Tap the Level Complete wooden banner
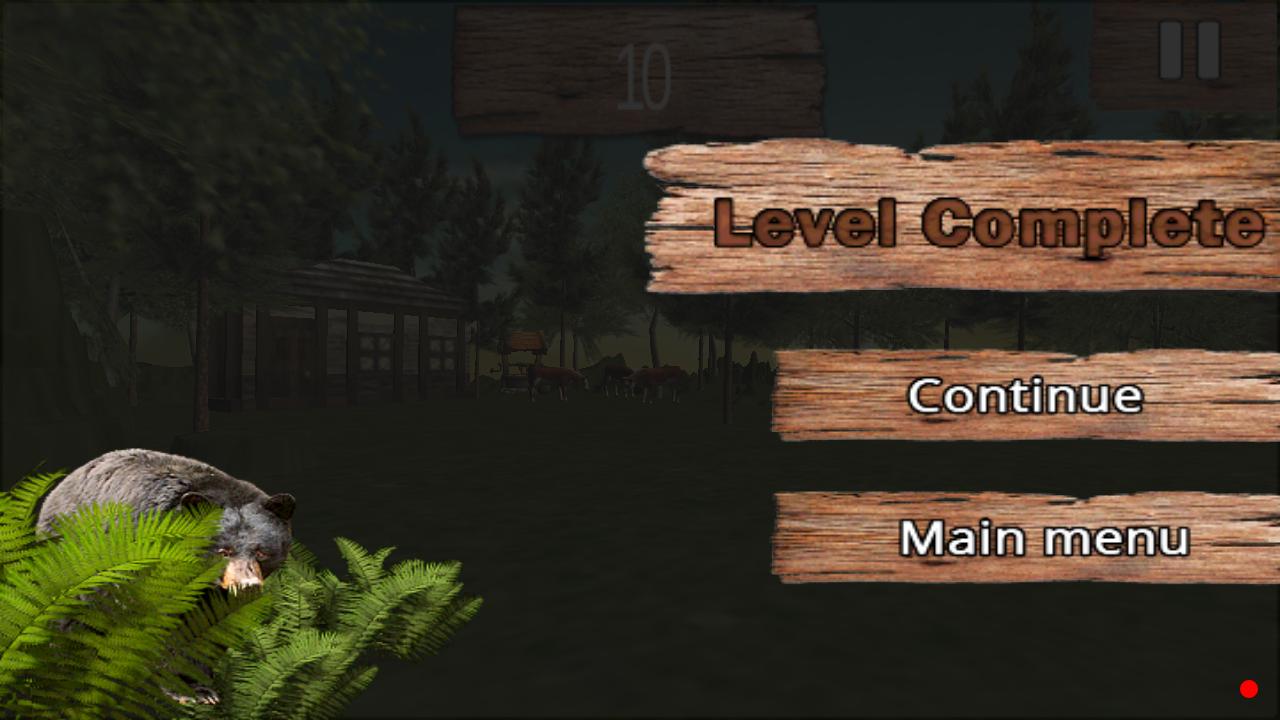Image resolution: width=1280 pixels, height=720 pixels. (x=960, y=220)
